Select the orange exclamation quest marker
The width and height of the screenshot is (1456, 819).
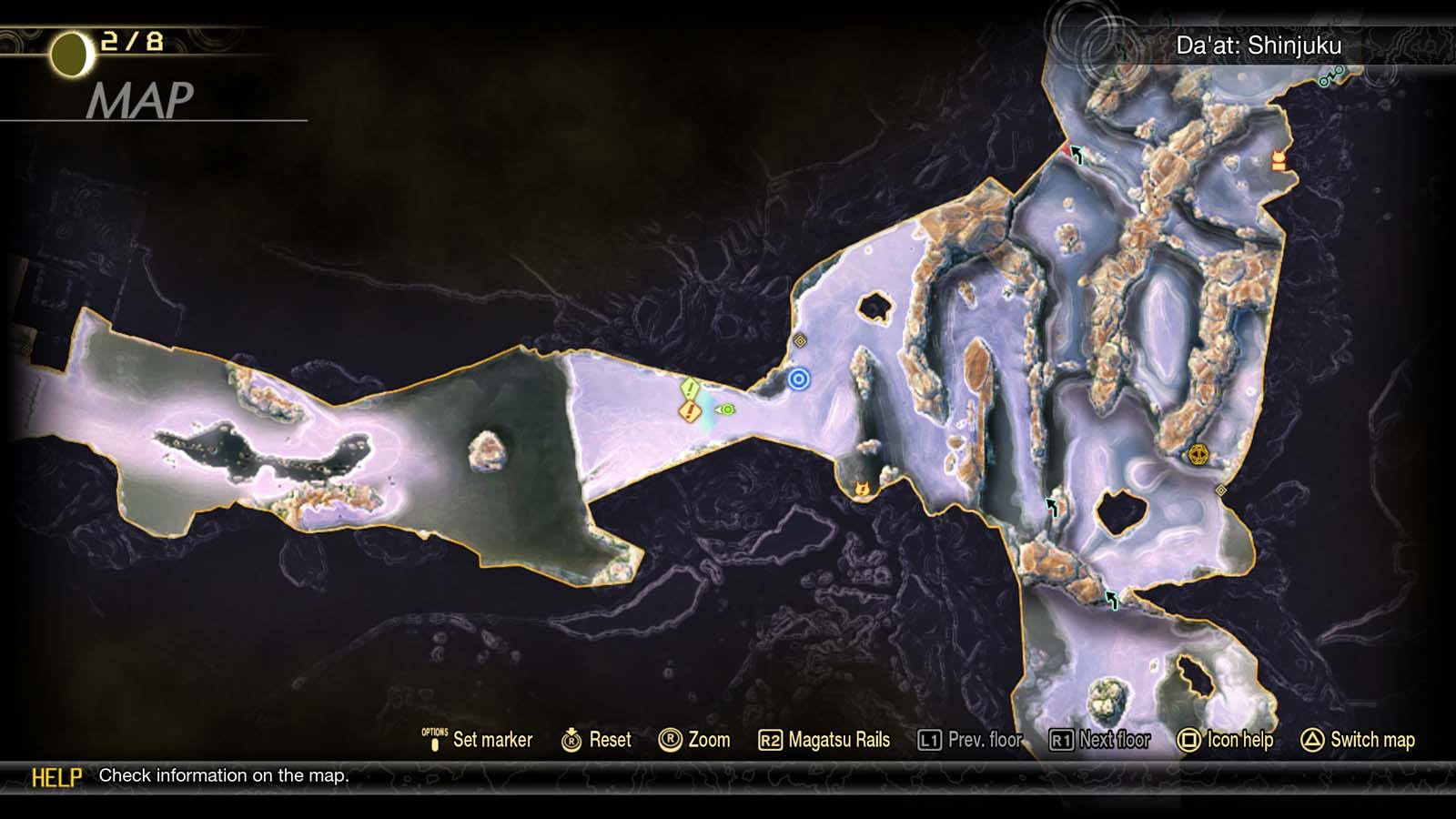point(690,412)
